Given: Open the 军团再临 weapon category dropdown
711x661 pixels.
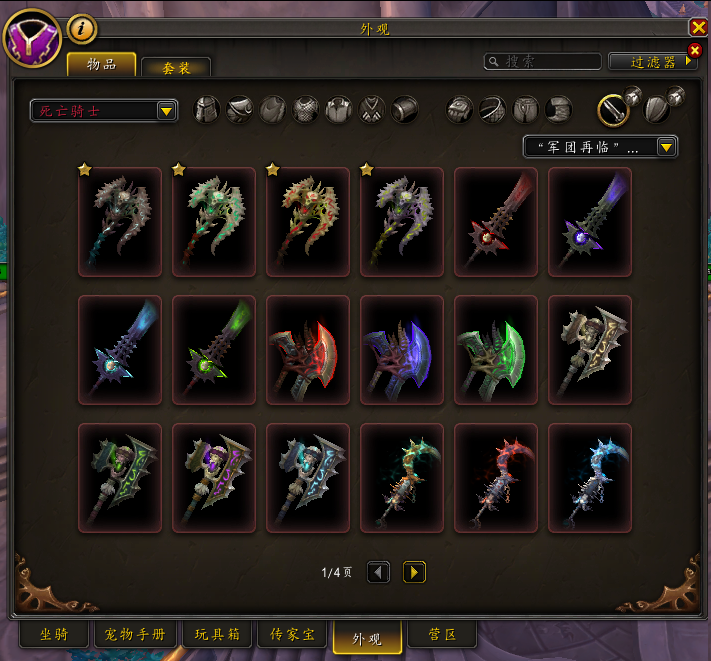Looking at the screenshot, I should click(600, 147).
